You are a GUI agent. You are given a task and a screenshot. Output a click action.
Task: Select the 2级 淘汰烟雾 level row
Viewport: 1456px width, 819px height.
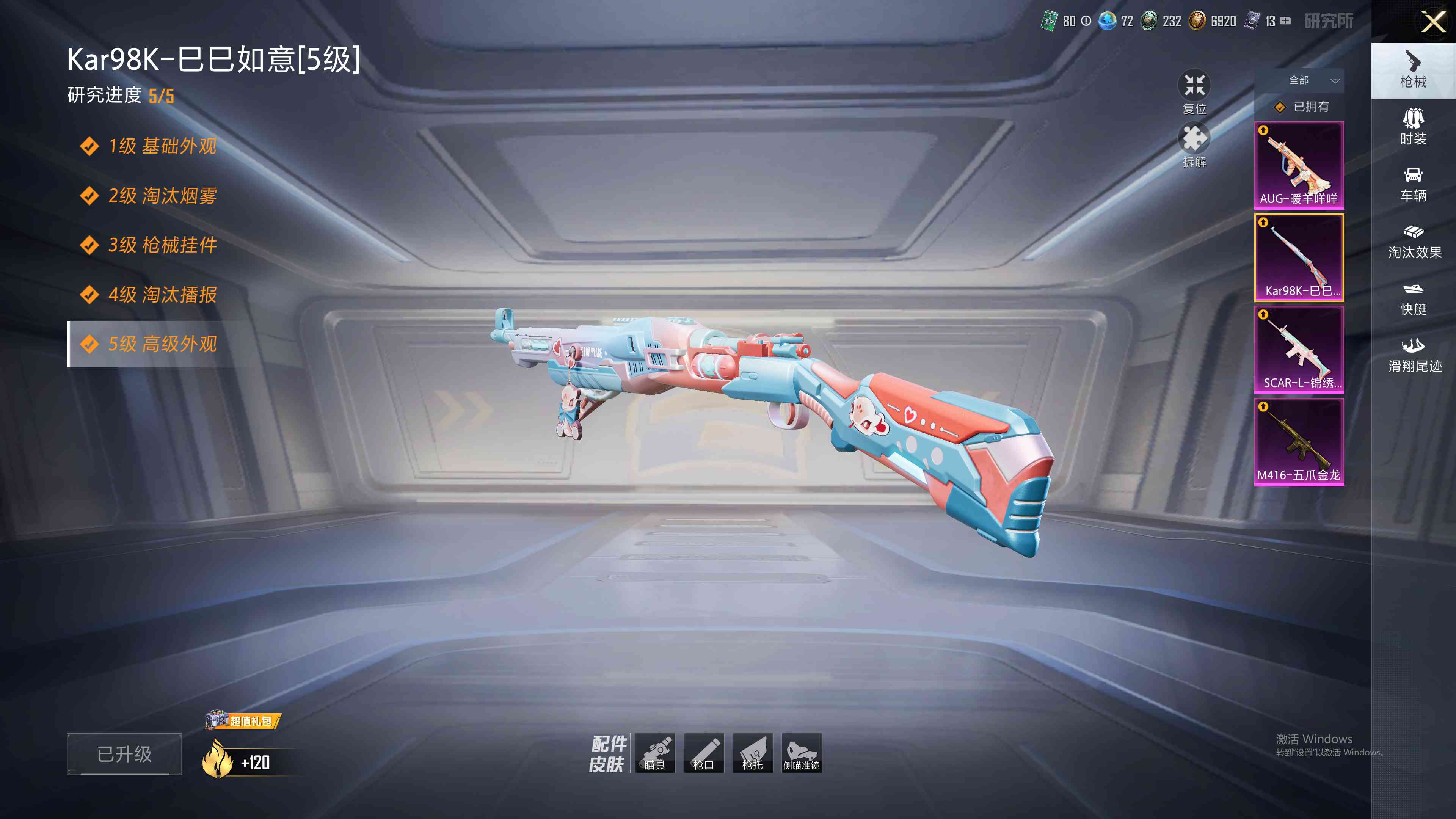(x=162, y=196)
